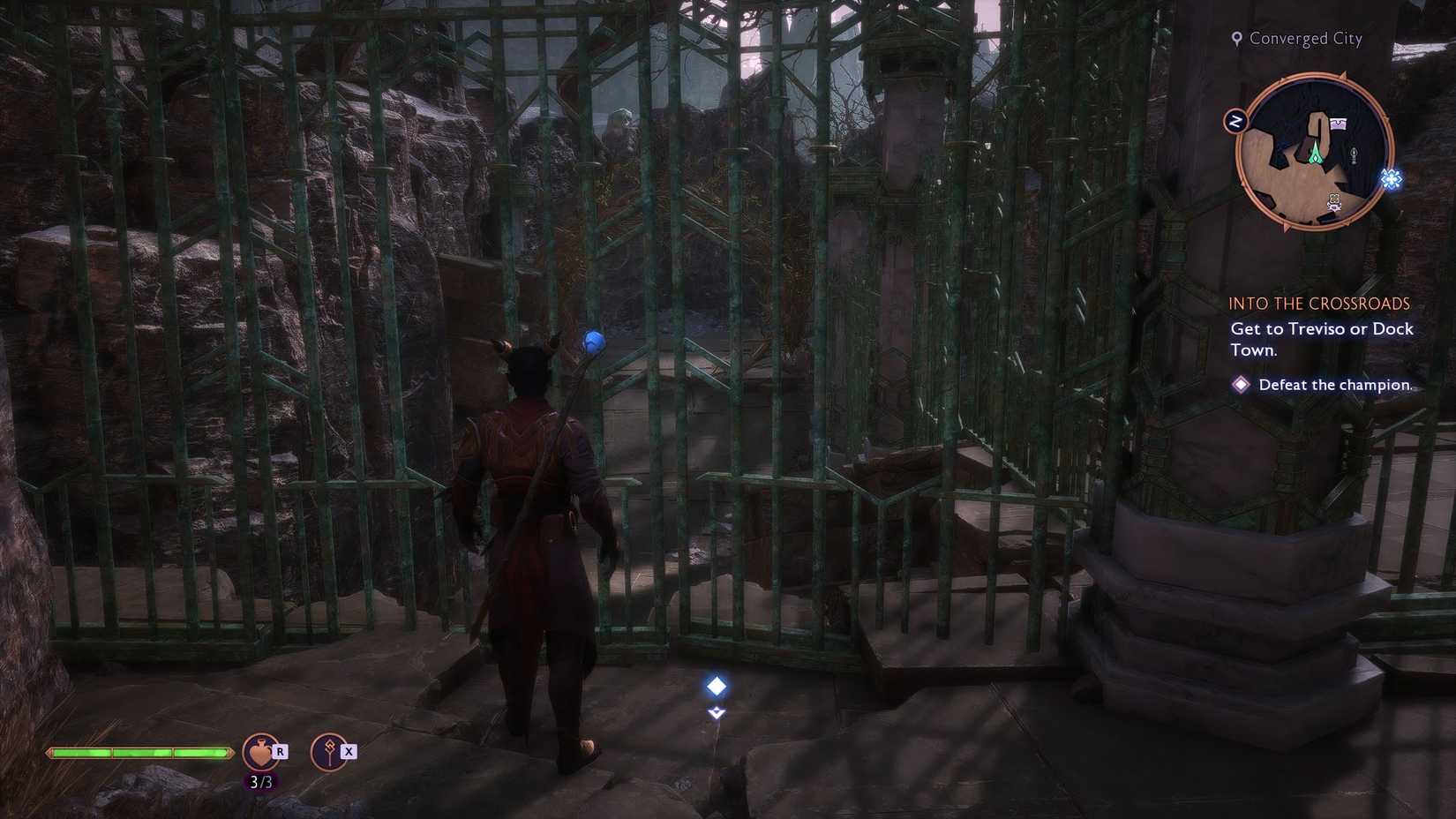Viewport: 1456px width, 819px height.
Task: Click the location pin icon beside Converged City
Action: click(x=1235, y=38)
